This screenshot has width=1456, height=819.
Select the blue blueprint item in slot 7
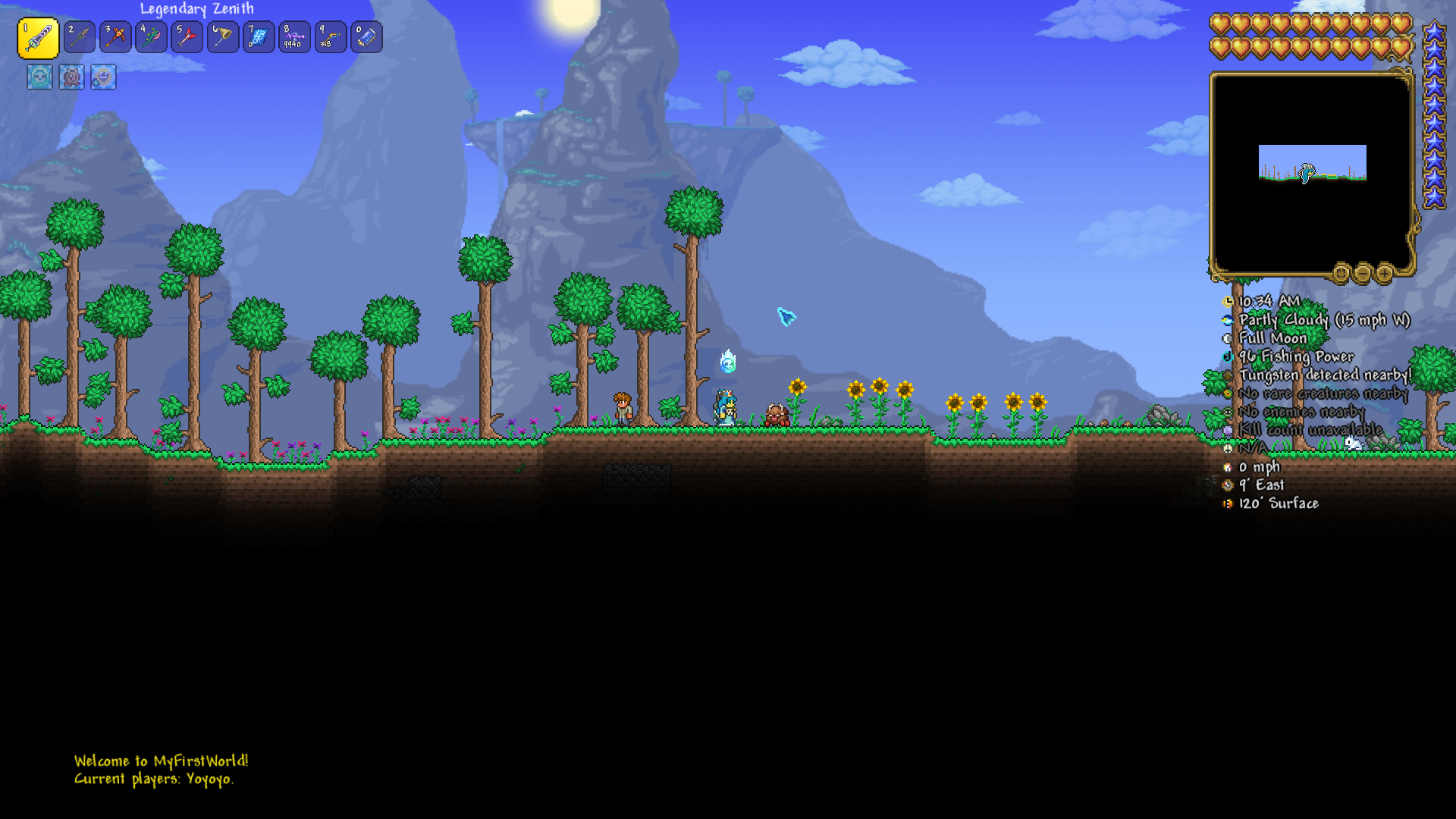[258, 36]
